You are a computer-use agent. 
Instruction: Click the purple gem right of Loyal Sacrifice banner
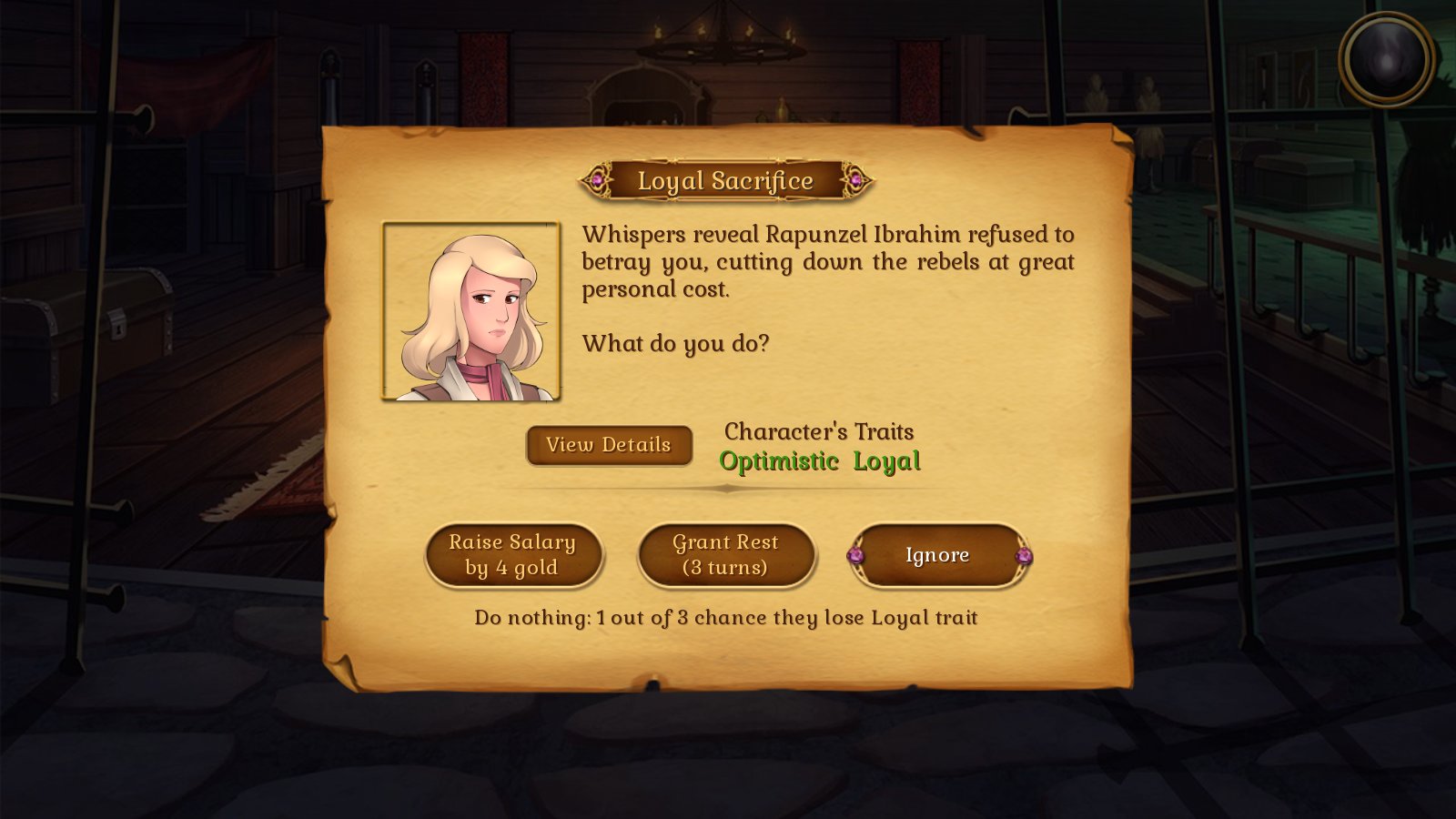pyautogui.click(x=856, y=180)
